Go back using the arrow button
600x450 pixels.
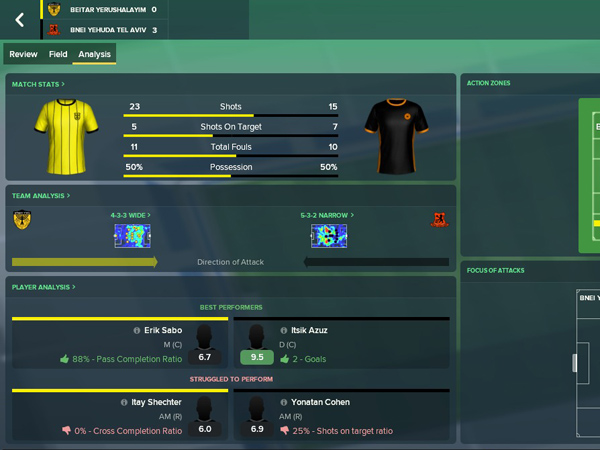point(19,20)
